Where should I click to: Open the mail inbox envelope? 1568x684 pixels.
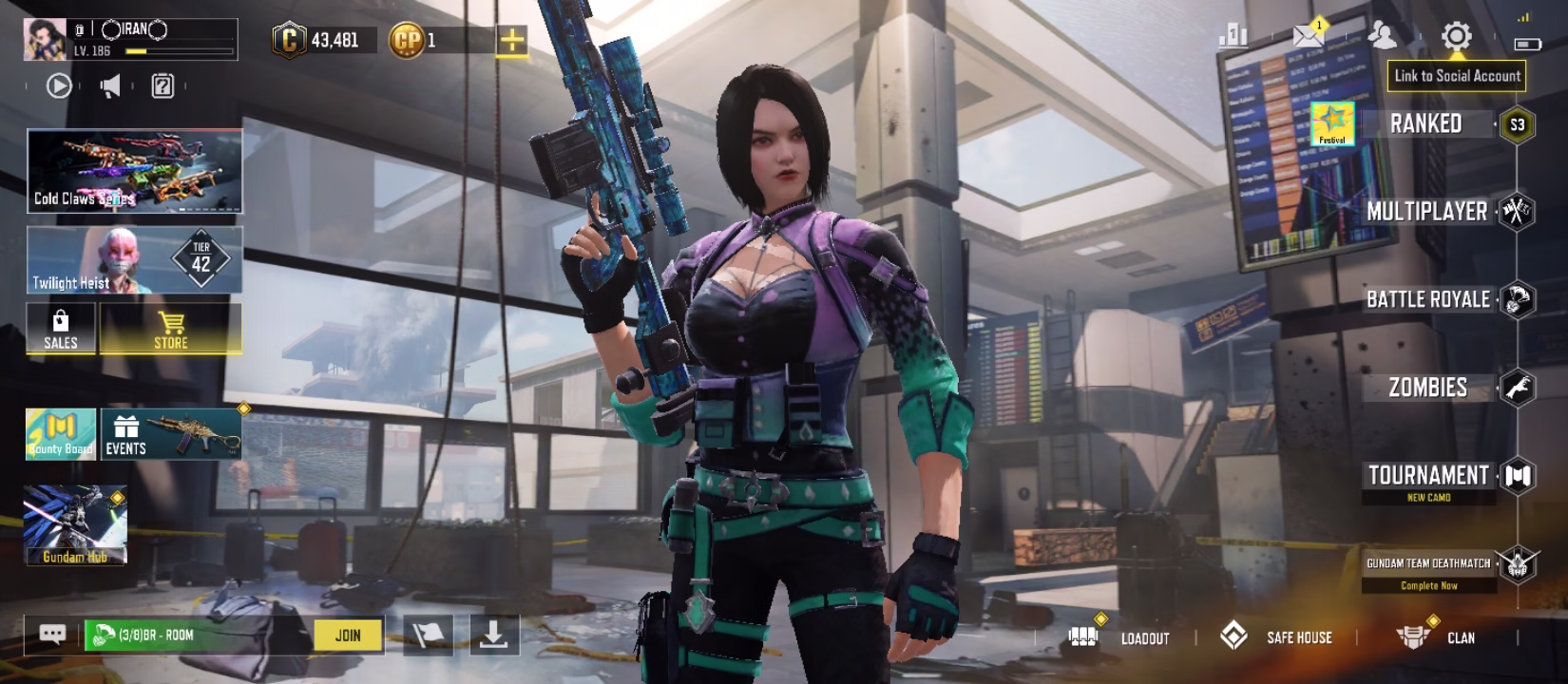[1309, 37]
